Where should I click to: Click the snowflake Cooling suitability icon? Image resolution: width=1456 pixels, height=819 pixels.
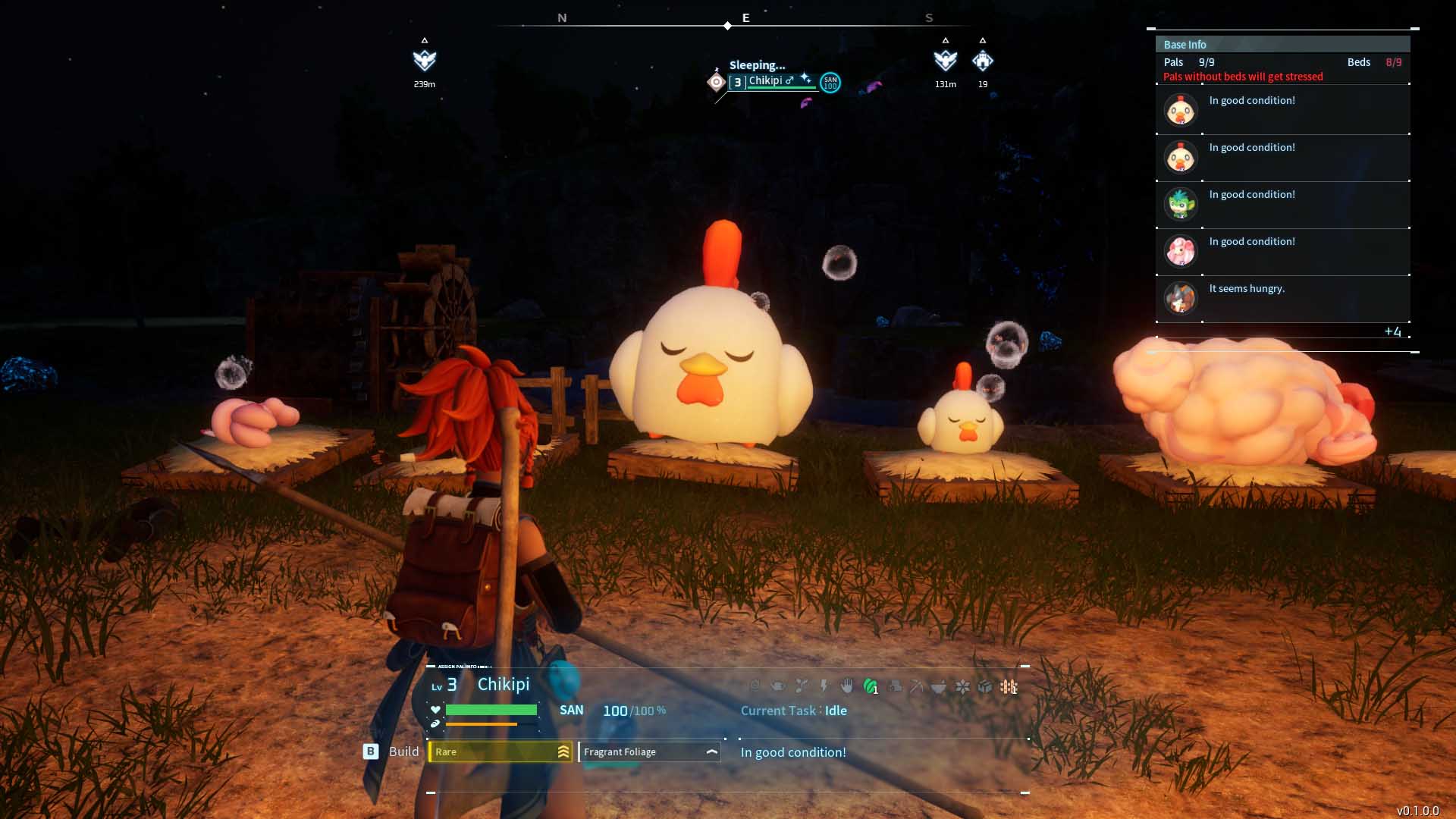click(962, 686)
